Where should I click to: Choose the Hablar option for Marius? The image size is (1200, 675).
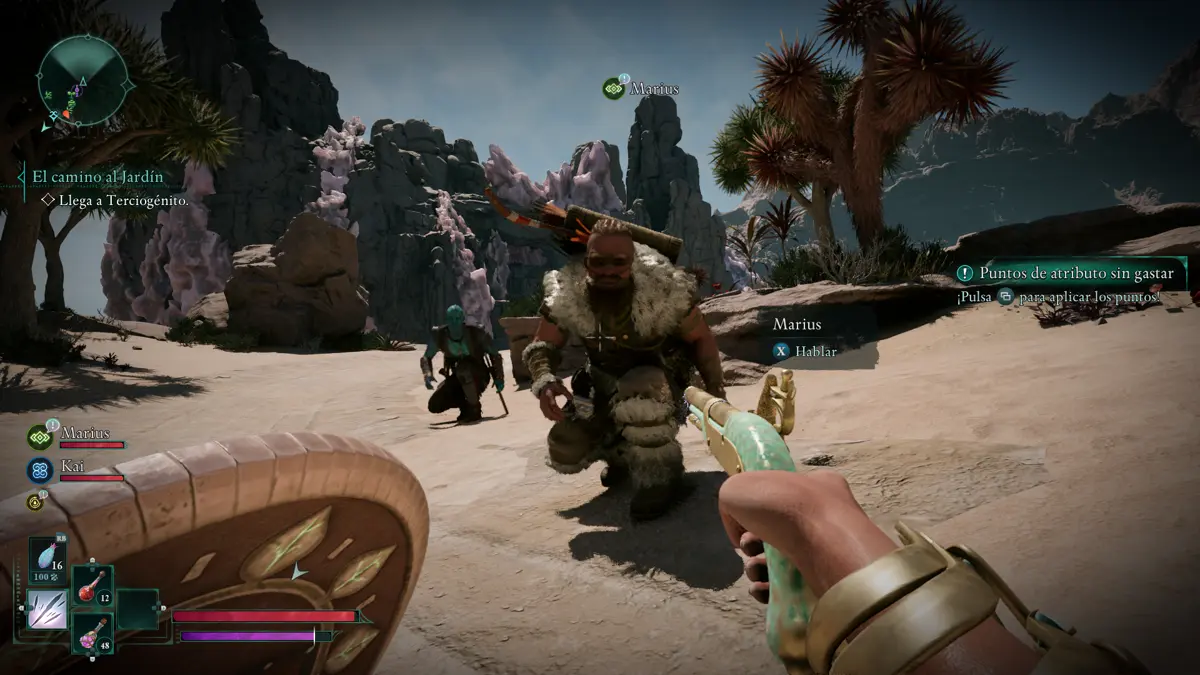pyautogui.click(x=806, y=351)
